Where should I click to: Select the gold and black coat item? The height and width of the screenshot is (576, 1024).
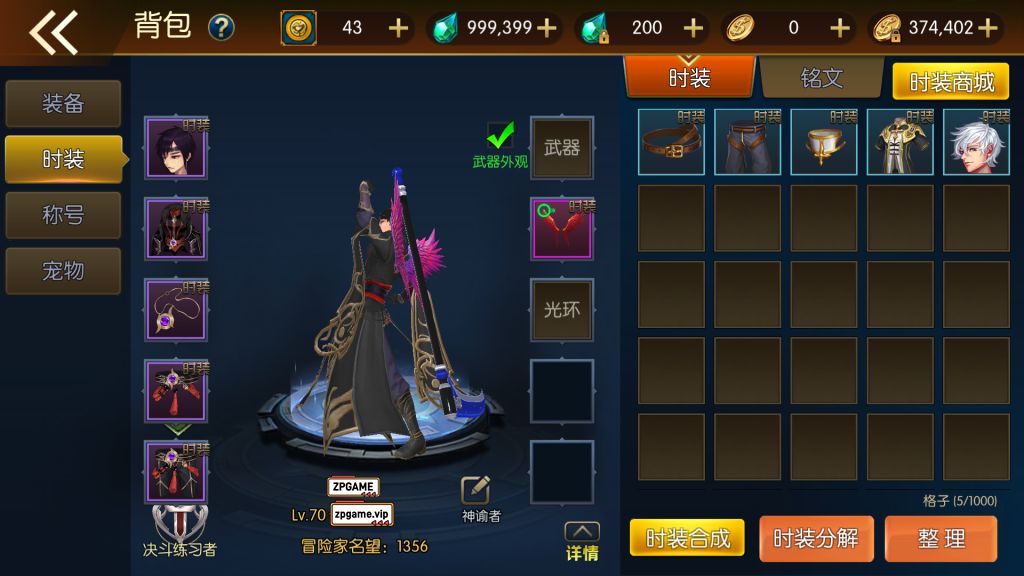click(900, 142)
